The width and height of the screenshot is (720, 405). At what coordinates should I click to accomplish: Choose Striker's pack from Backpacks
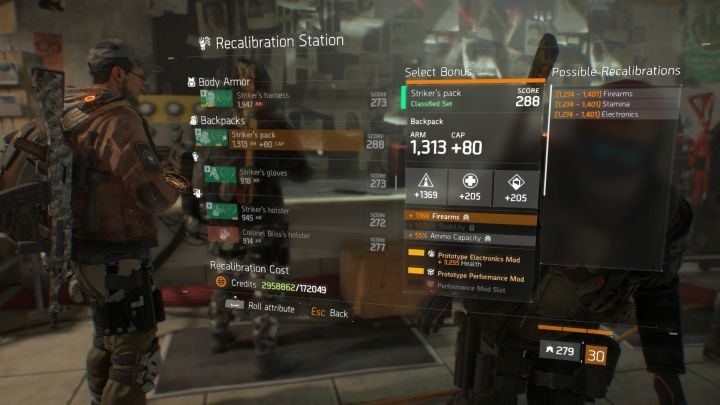tap(290, 139)
